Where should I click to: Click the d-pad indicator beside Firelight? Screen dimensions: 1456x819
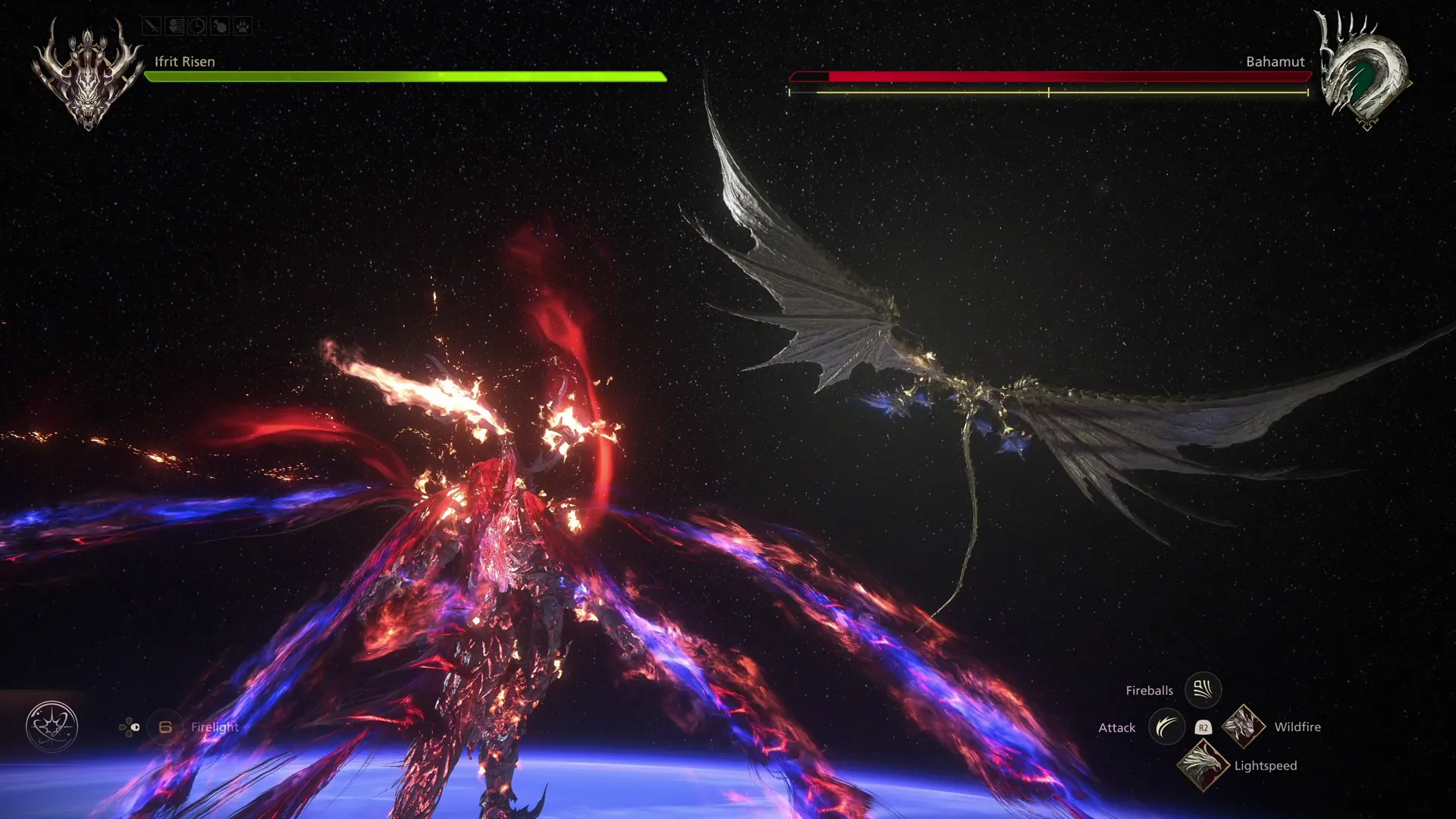pos(130,727)
